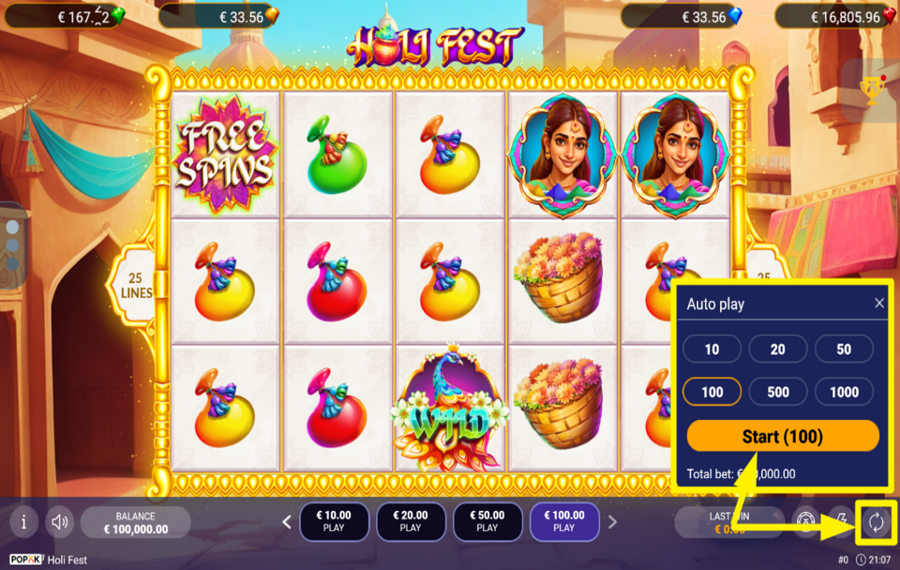The image size is (900, 570).
Task: Toggle the lightning bolt turbo mode
Action: (841, 521)
